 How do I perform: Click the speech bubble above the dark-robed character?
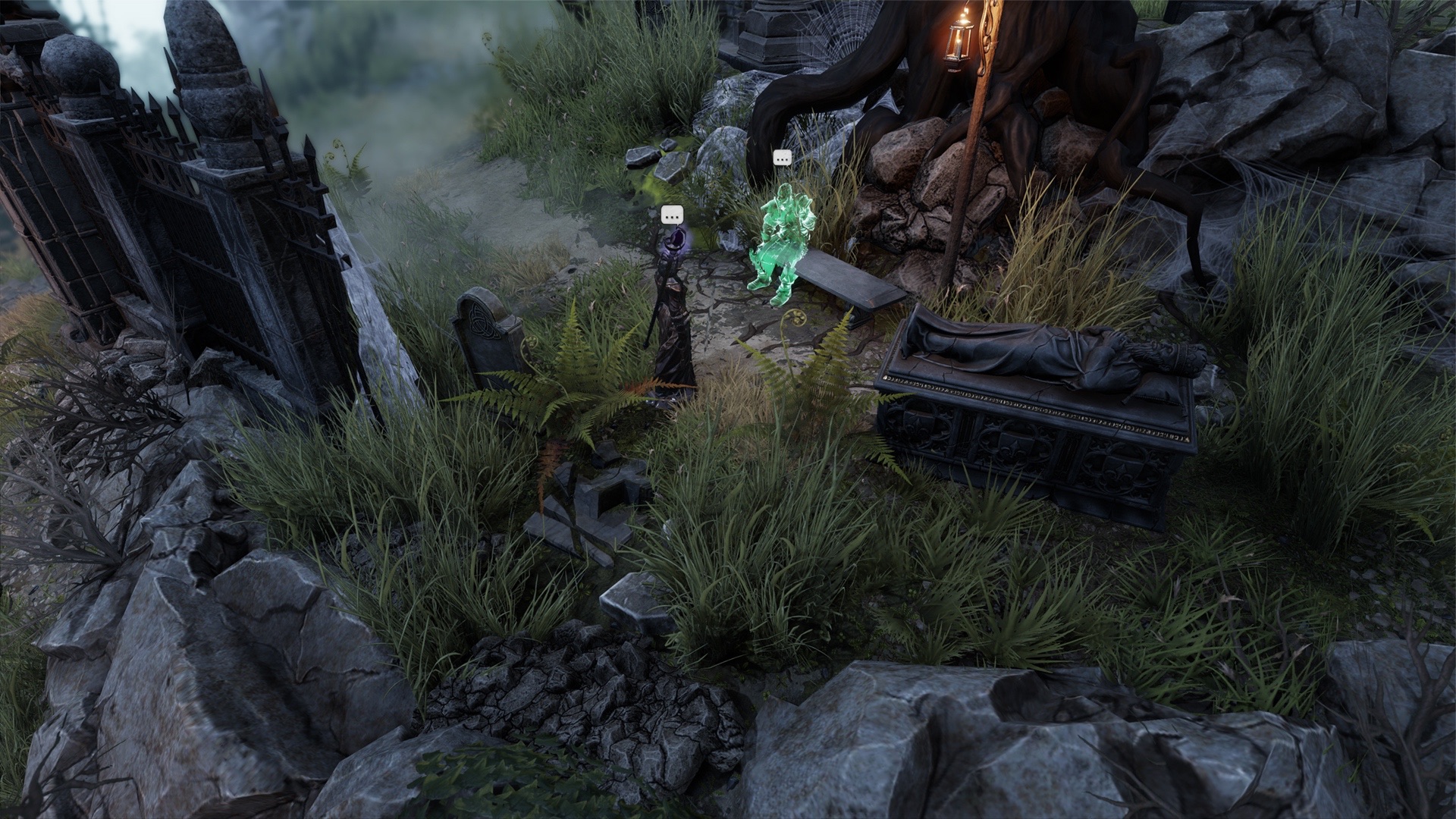click(x=671, y=215)
